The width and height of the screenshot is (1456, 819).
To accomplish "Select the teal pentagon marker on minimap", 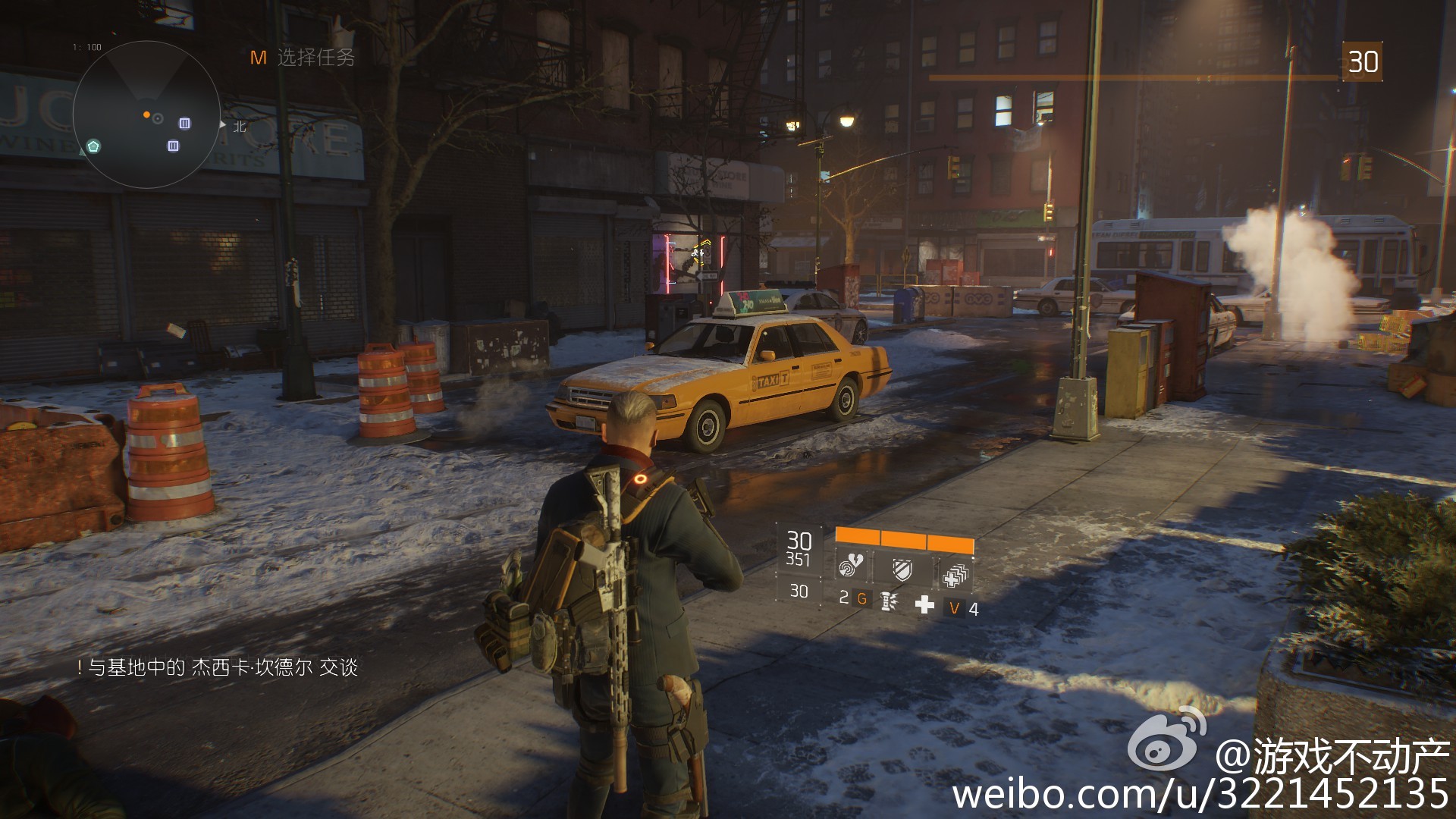I will (93, 146).
